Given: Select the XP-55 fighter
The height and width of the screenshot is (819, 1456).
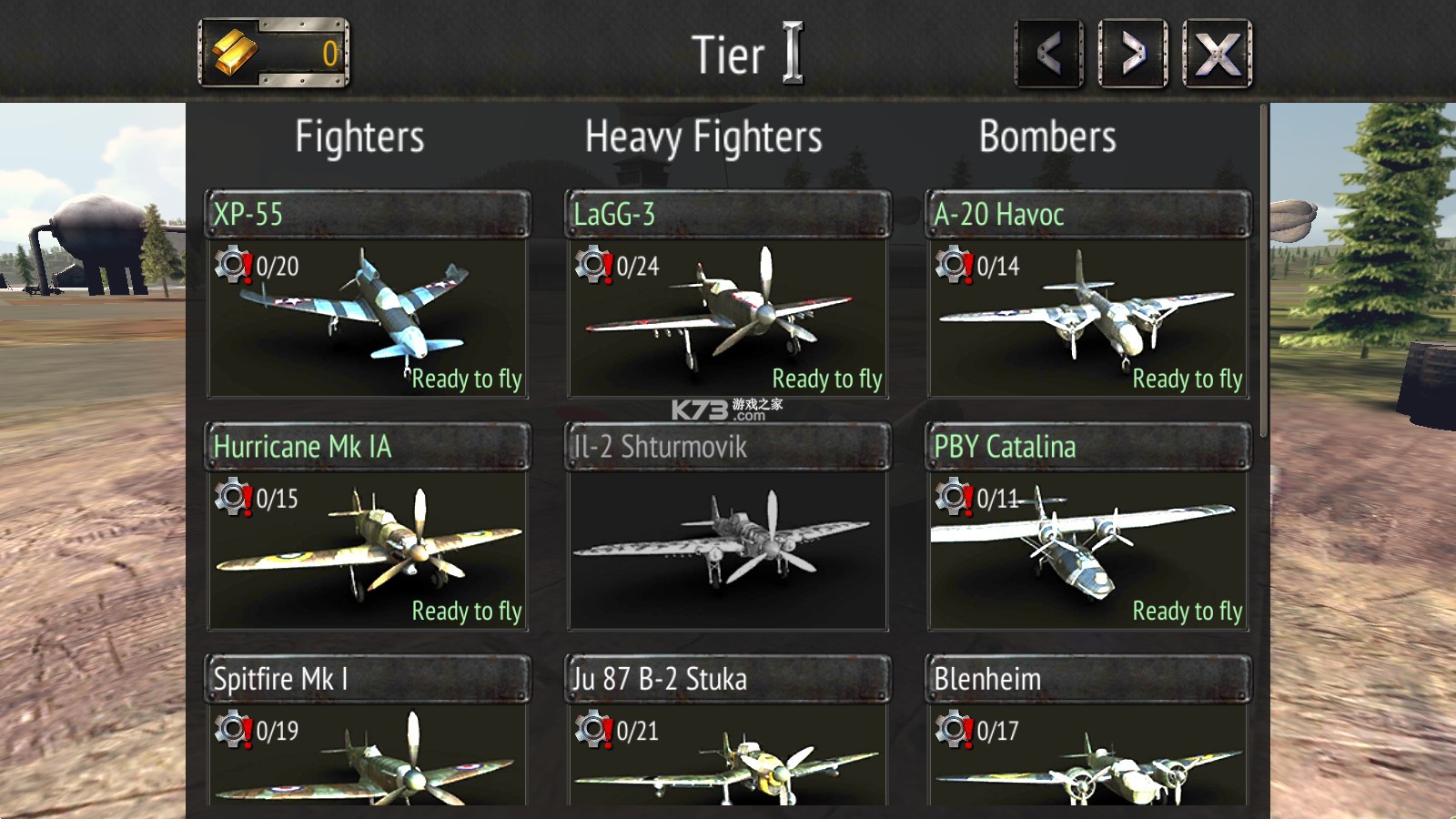Looking at the screenshot, I should pyautogui.click(x=368, y=296).
